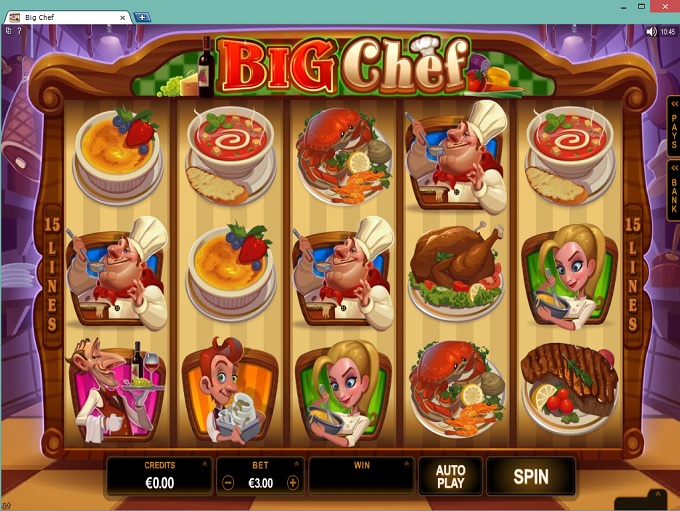Toggle the sound speaker icon
This screenshot has width=680, height=511.
[651, 32]
